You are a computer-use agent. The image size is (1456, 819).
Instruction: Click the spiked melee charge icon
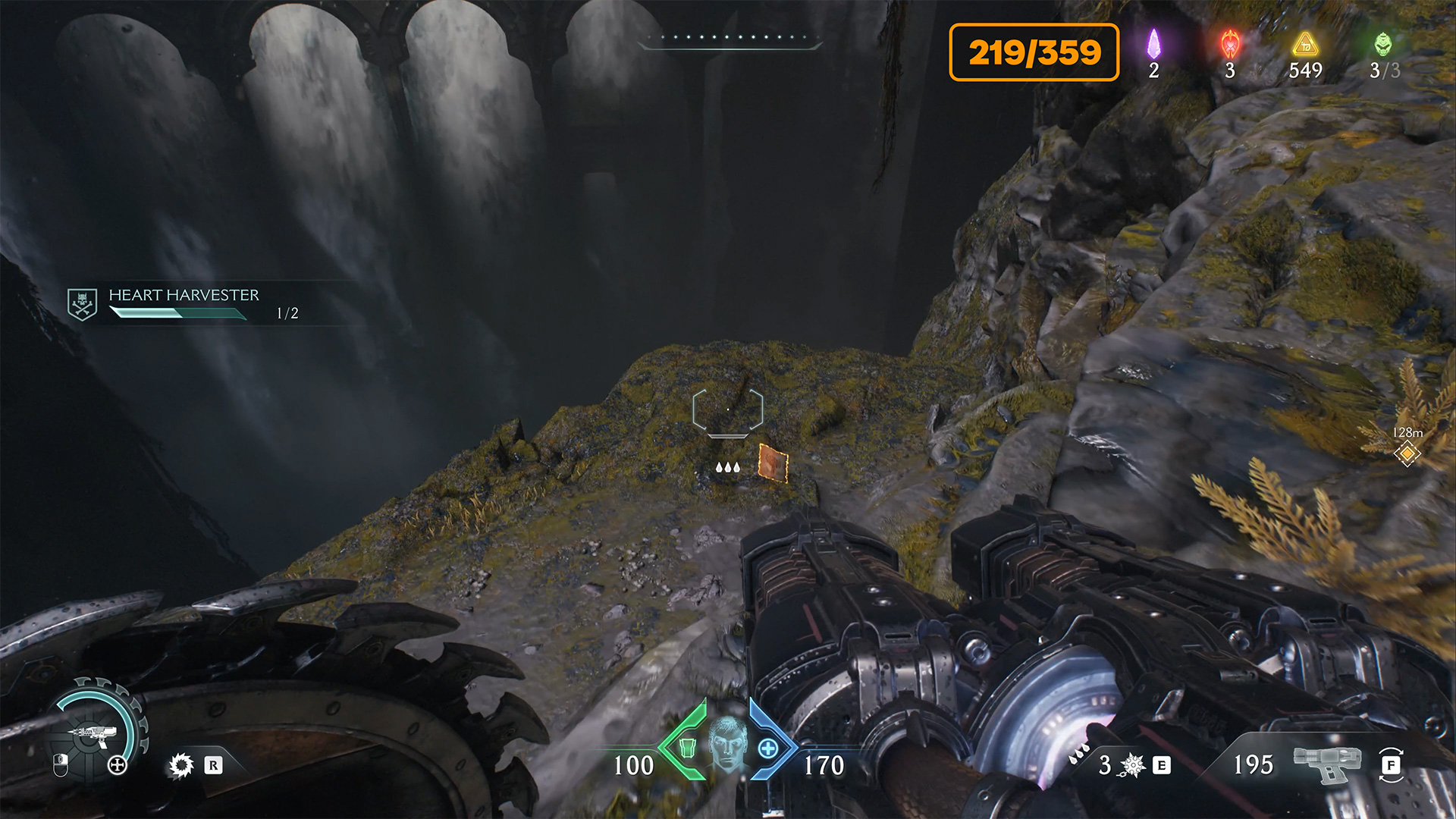[x=1133, y=765]
